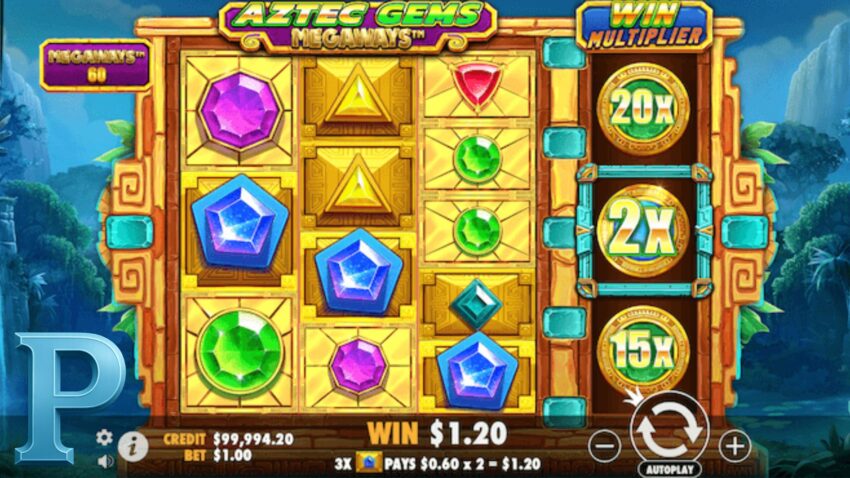Toggle the sound speaker icon

tap(104, 461)
